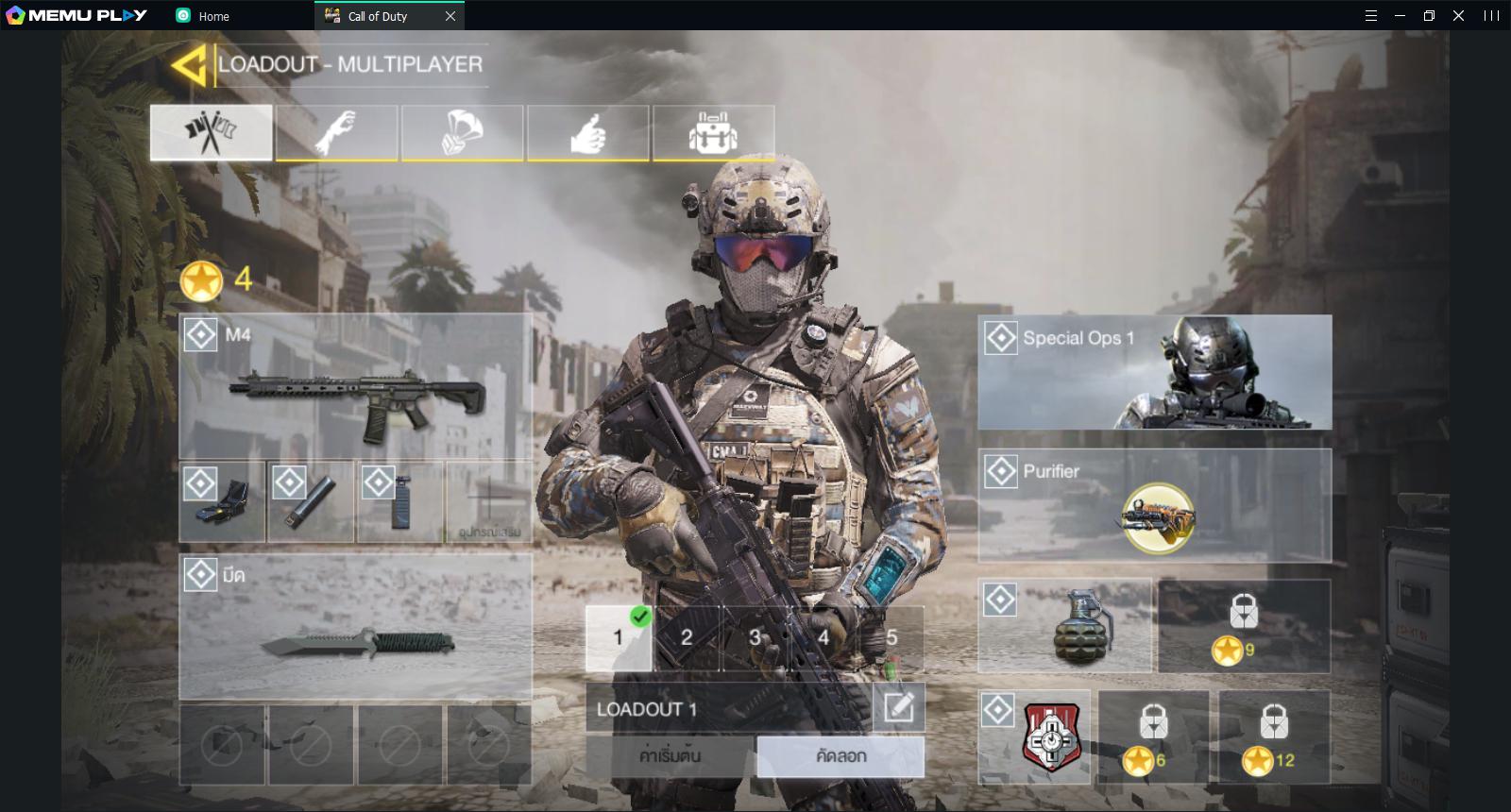Open the first M4 attachment slot

coord(221,500)
